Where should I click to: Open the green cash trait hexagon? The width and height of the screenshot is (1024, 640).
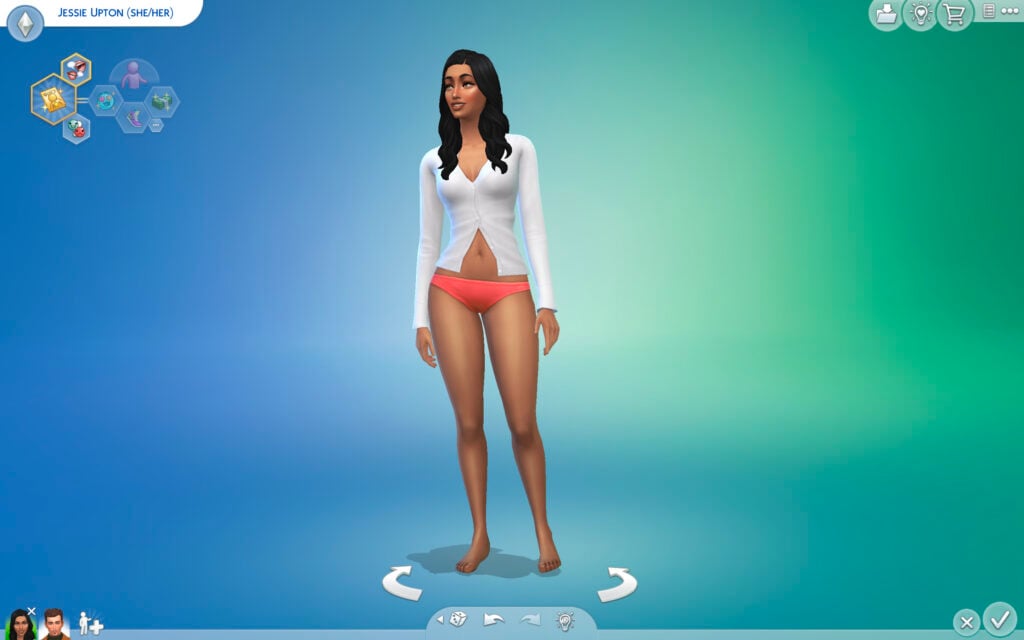point(161,100)
